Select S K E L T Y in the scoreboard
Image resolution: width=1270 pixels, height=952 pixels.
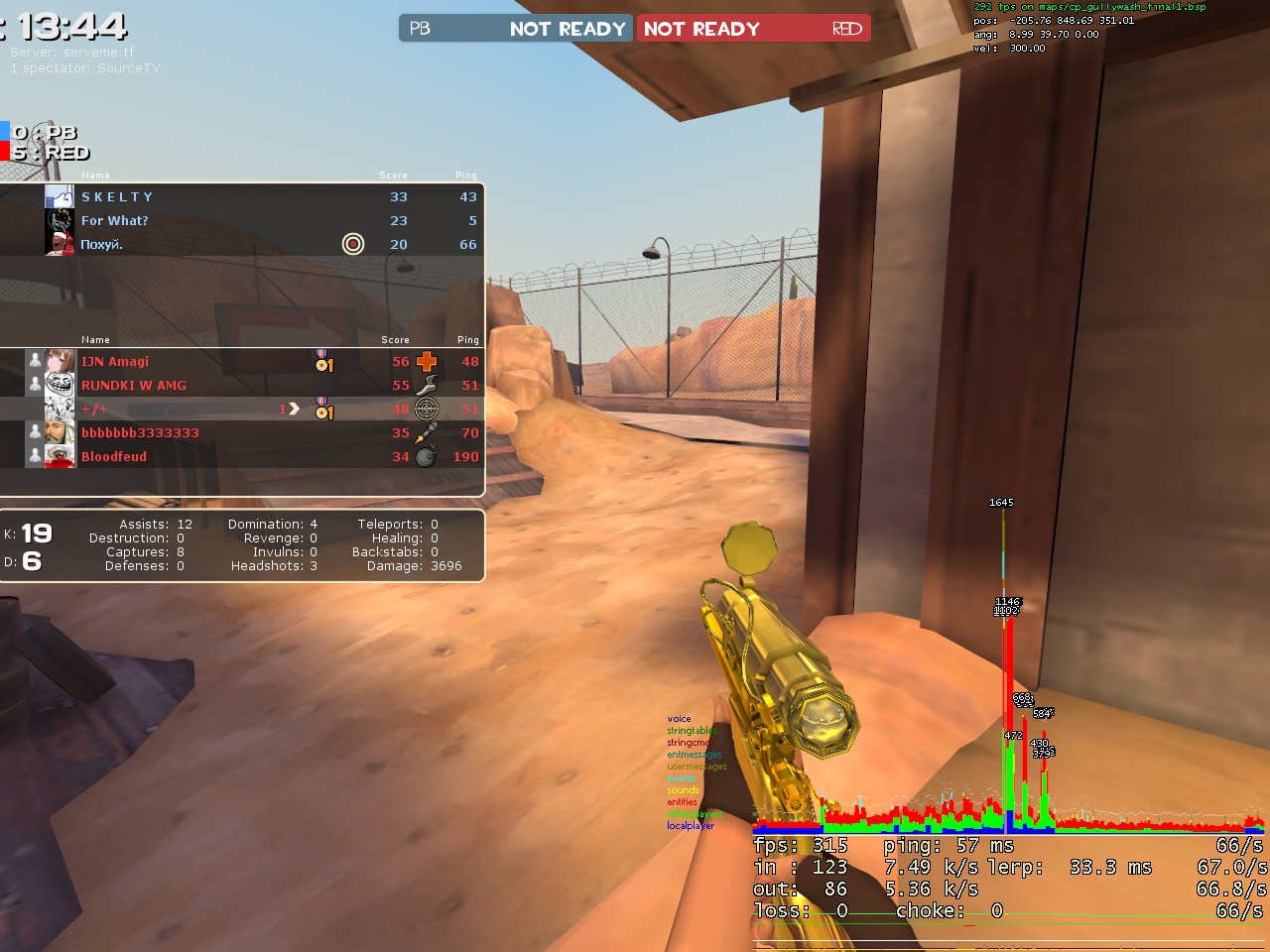pyautogui.click(x=117, y=197)
